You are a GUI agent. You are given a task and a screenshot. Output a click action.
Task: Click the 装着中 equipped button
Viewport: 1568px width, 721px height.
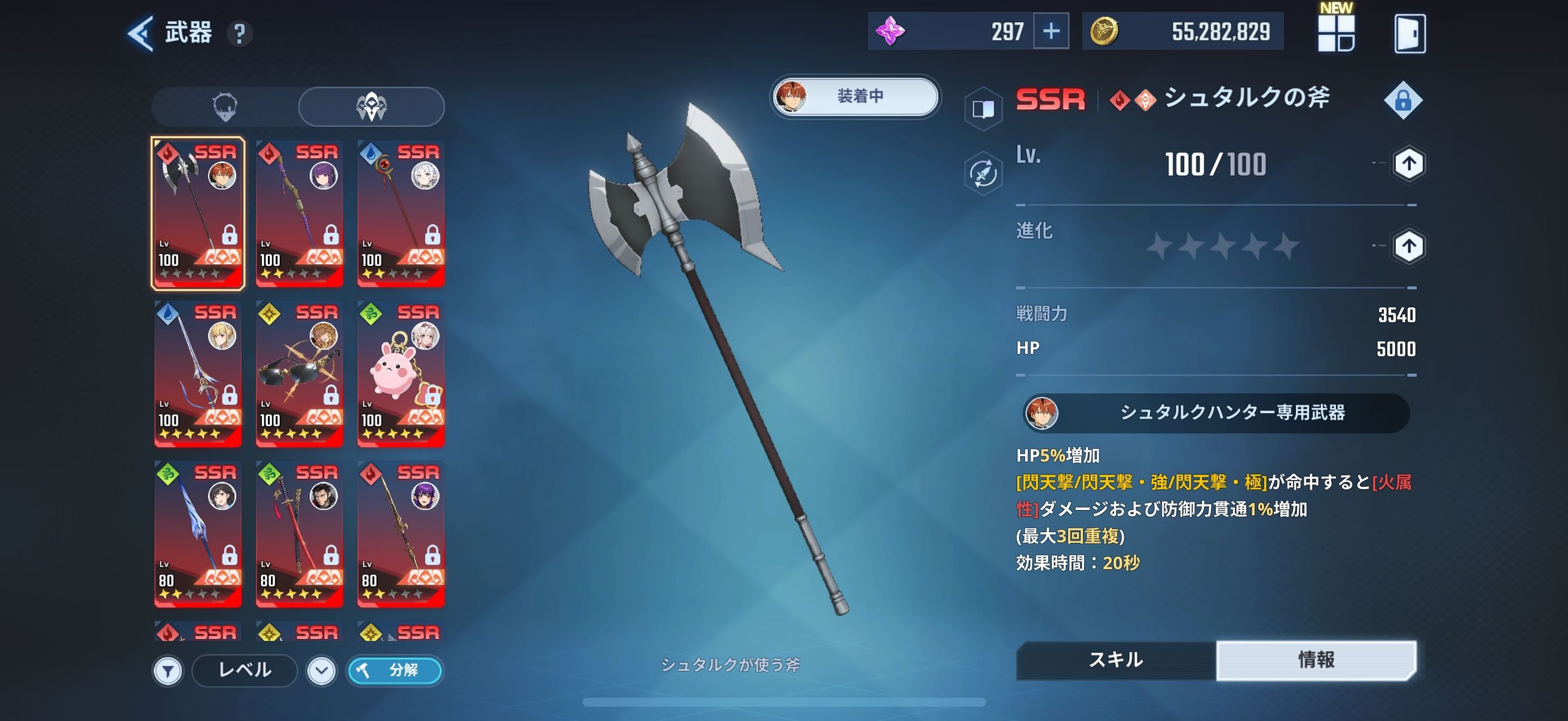855,96
